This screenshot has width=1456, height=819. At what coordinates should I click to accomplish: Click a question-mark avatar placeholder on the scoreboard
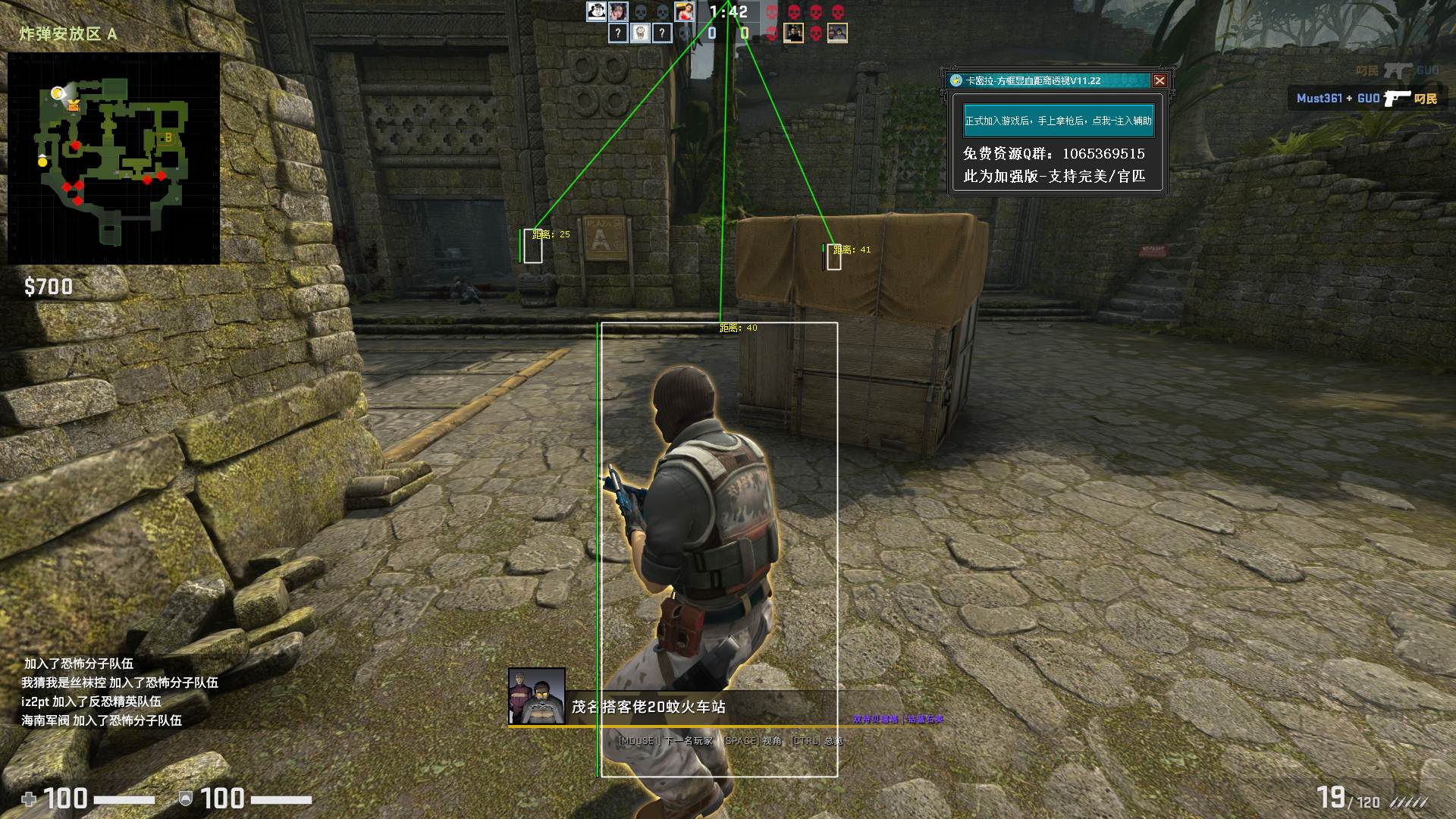(x=617, y=33)
